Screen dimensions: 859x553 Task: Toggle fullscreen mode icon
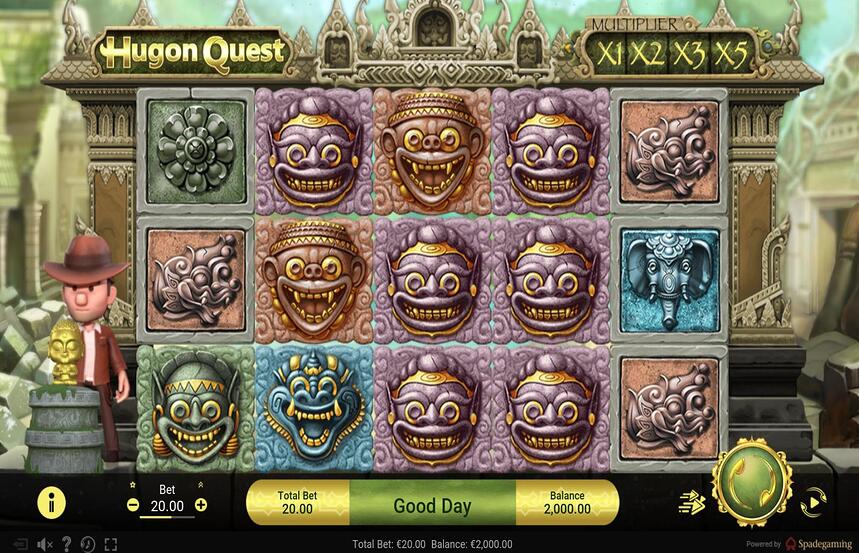coord(110,544)
